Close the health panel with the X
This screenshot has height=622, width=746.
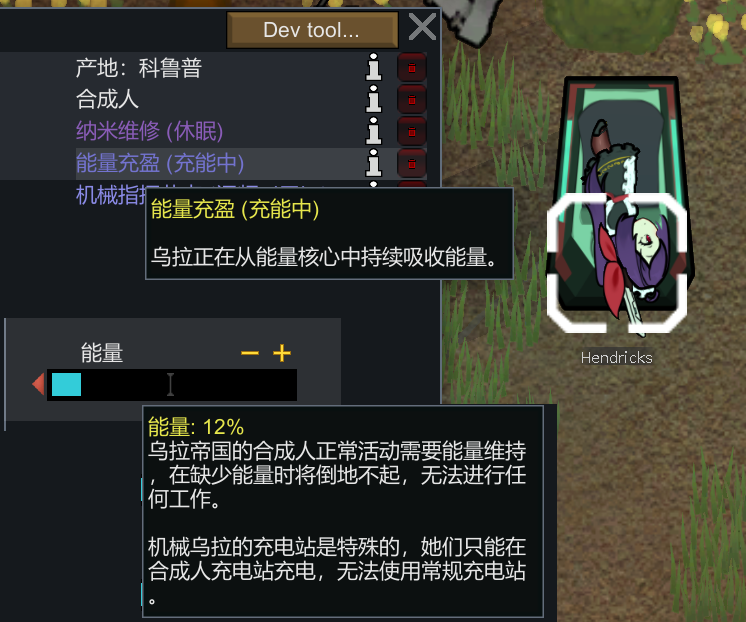(x=422, y=28)
